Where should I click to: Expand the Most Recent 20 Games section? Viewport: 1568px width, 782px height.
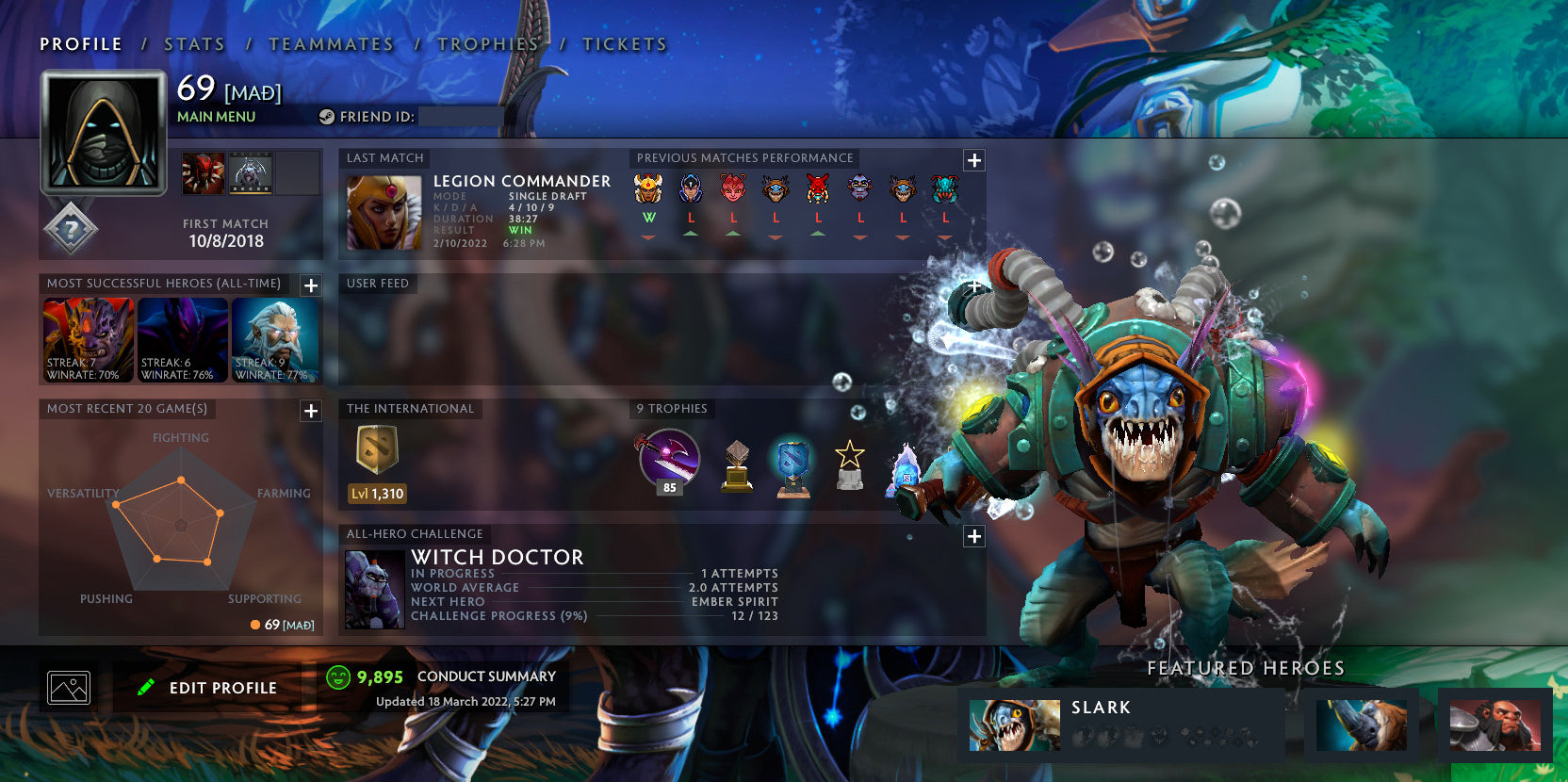coord(310,411)
